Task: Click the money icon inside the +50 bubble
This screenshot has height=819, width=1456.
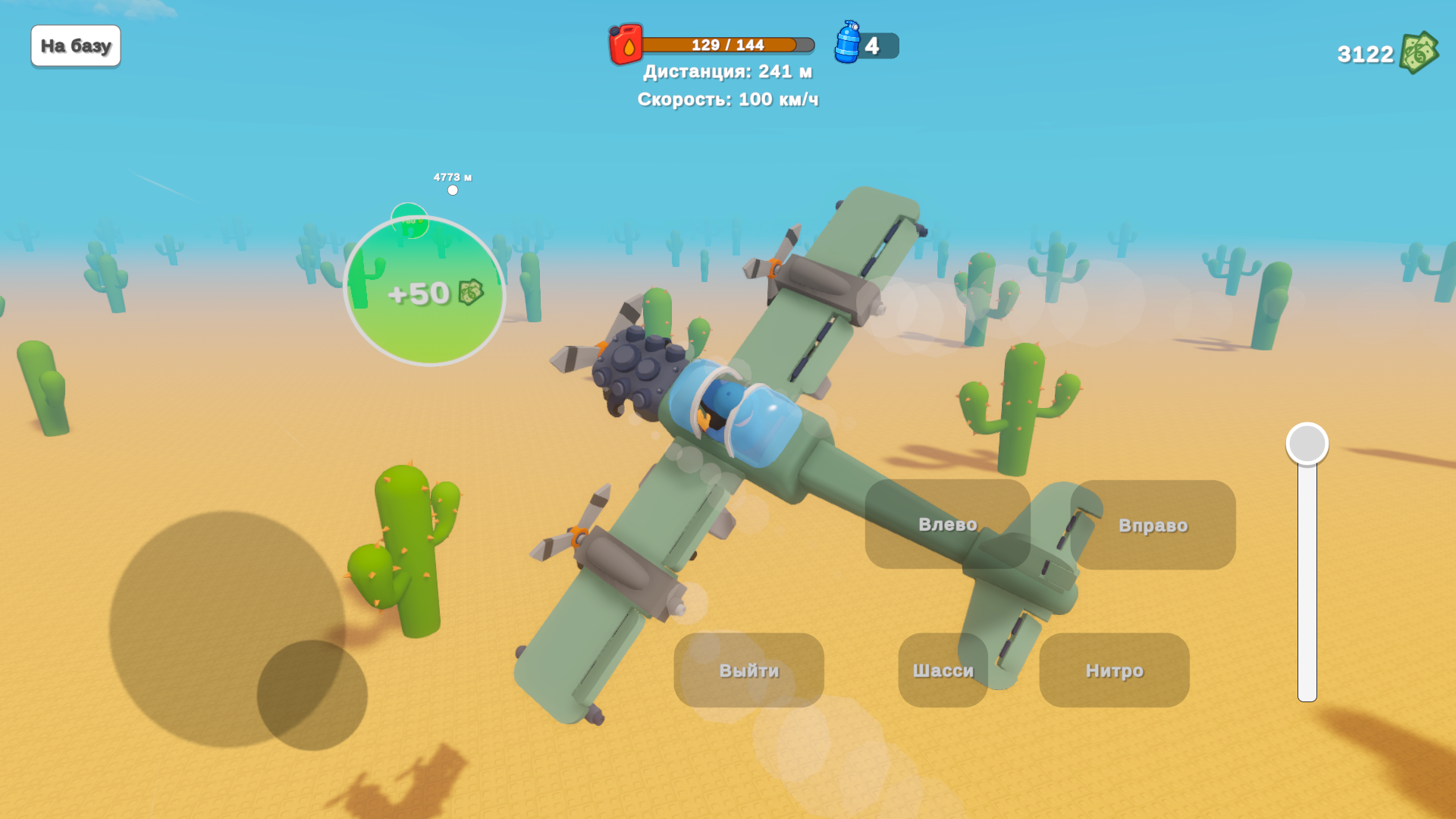Action: (469, 293)
